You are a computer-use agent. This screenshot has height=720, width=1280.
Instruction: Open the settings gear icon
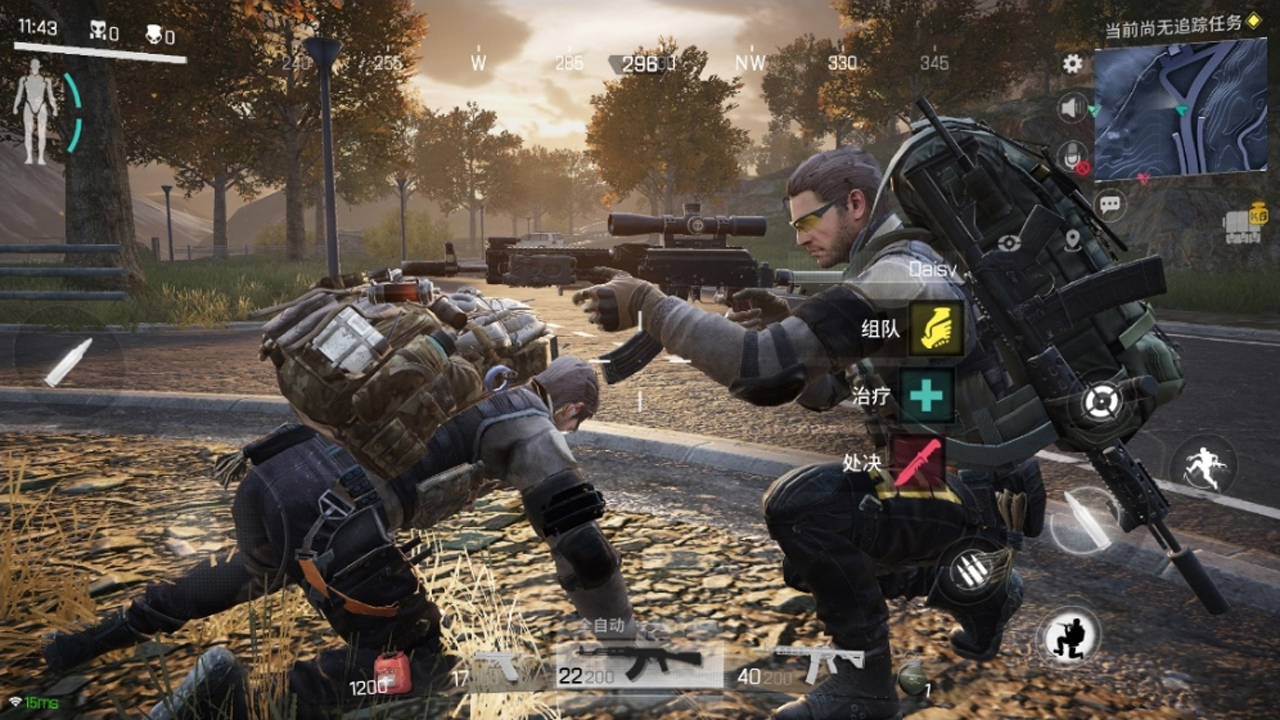pyautogui.click(x=1072, y=64)
